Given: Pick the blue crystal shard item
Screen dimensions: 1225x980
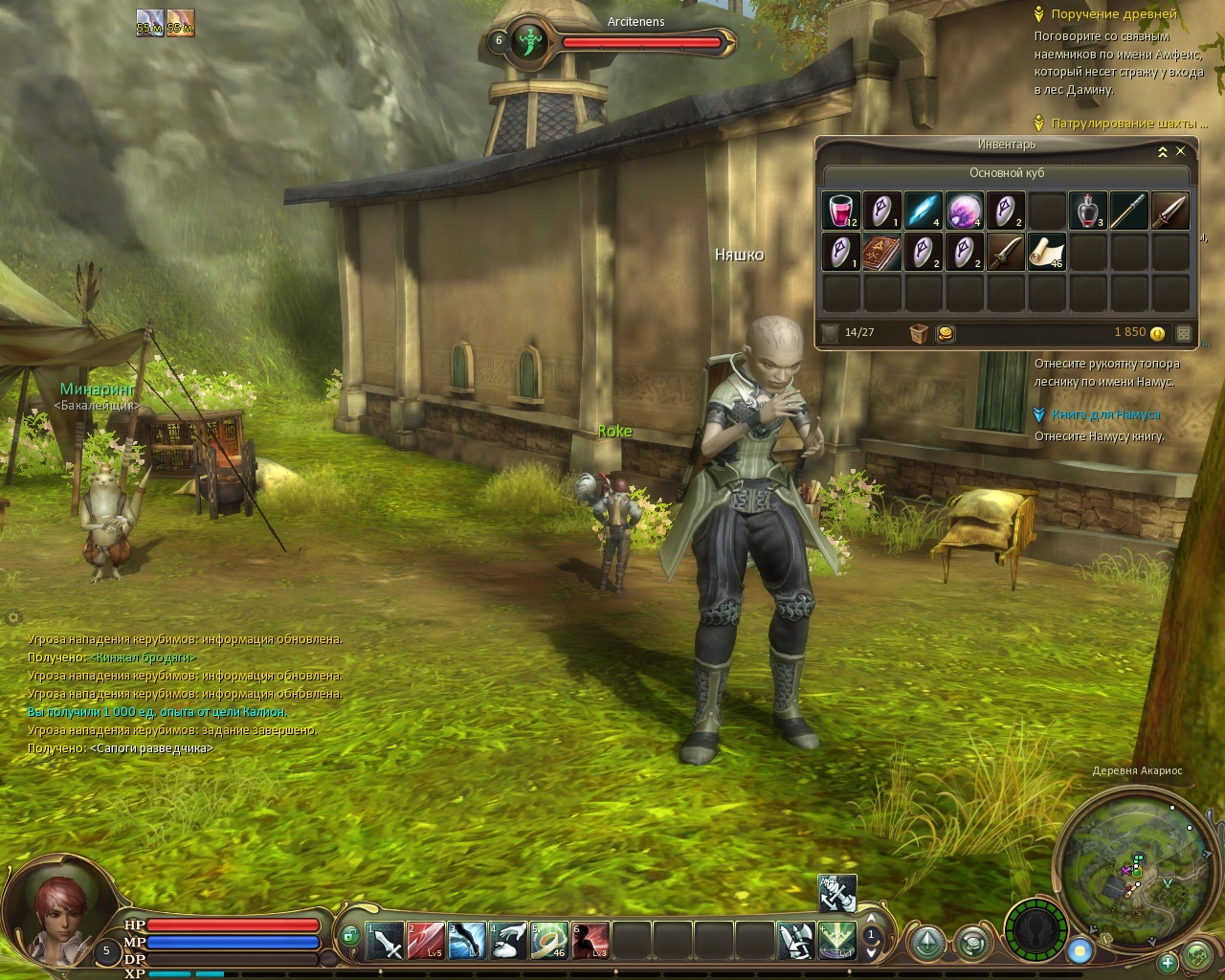Looking at the screenshot, I should 923,211.
